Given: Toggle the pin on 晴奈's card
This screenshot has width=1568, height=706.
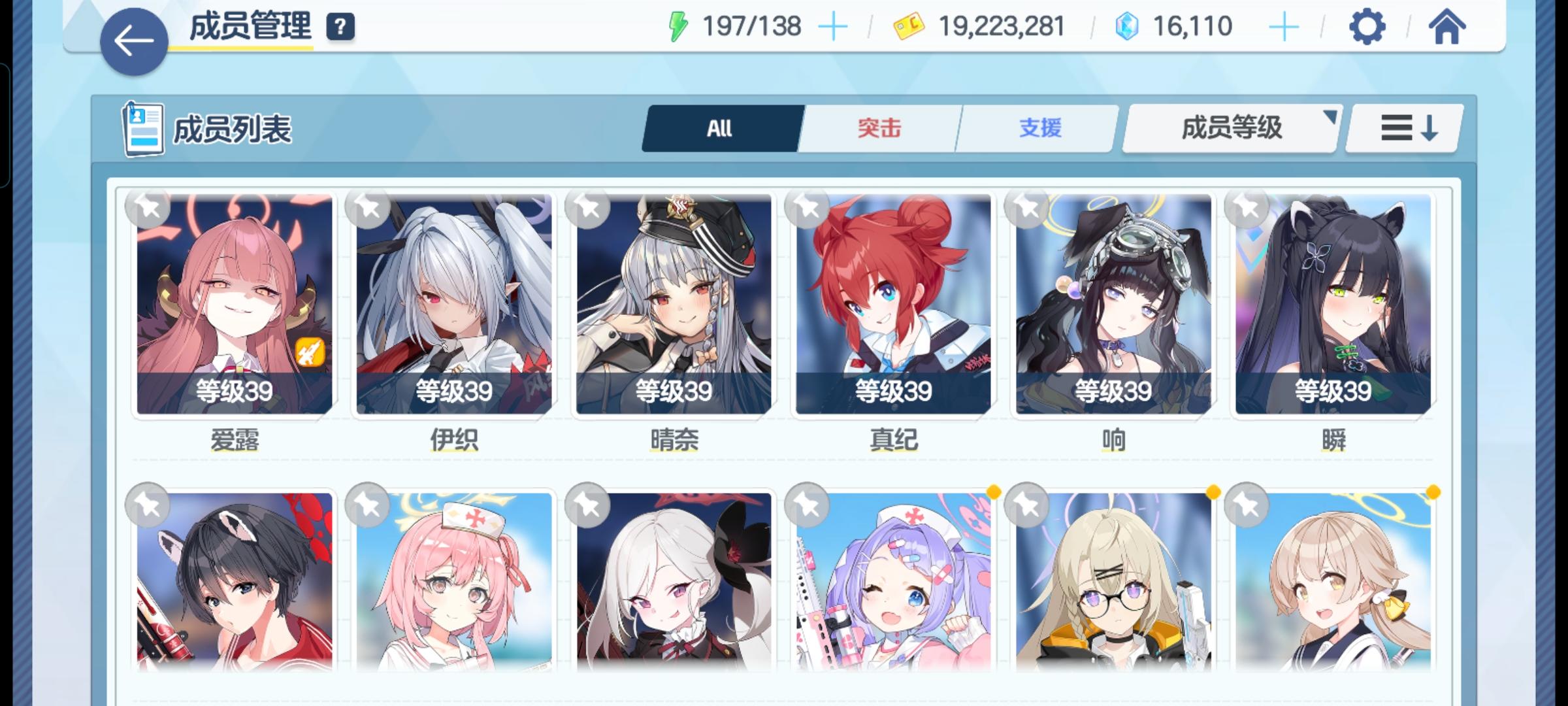Looking at the screenshot, I should point(585,209).
